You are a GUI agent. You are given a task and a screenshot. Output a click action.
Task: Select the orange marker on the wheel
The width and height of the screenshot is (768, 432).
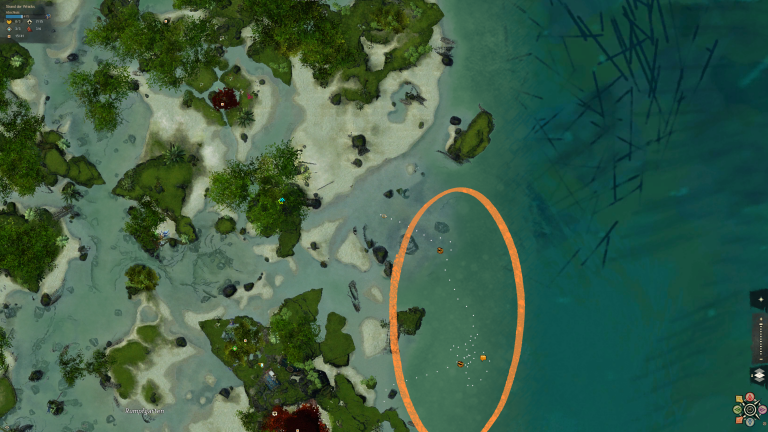739,420
